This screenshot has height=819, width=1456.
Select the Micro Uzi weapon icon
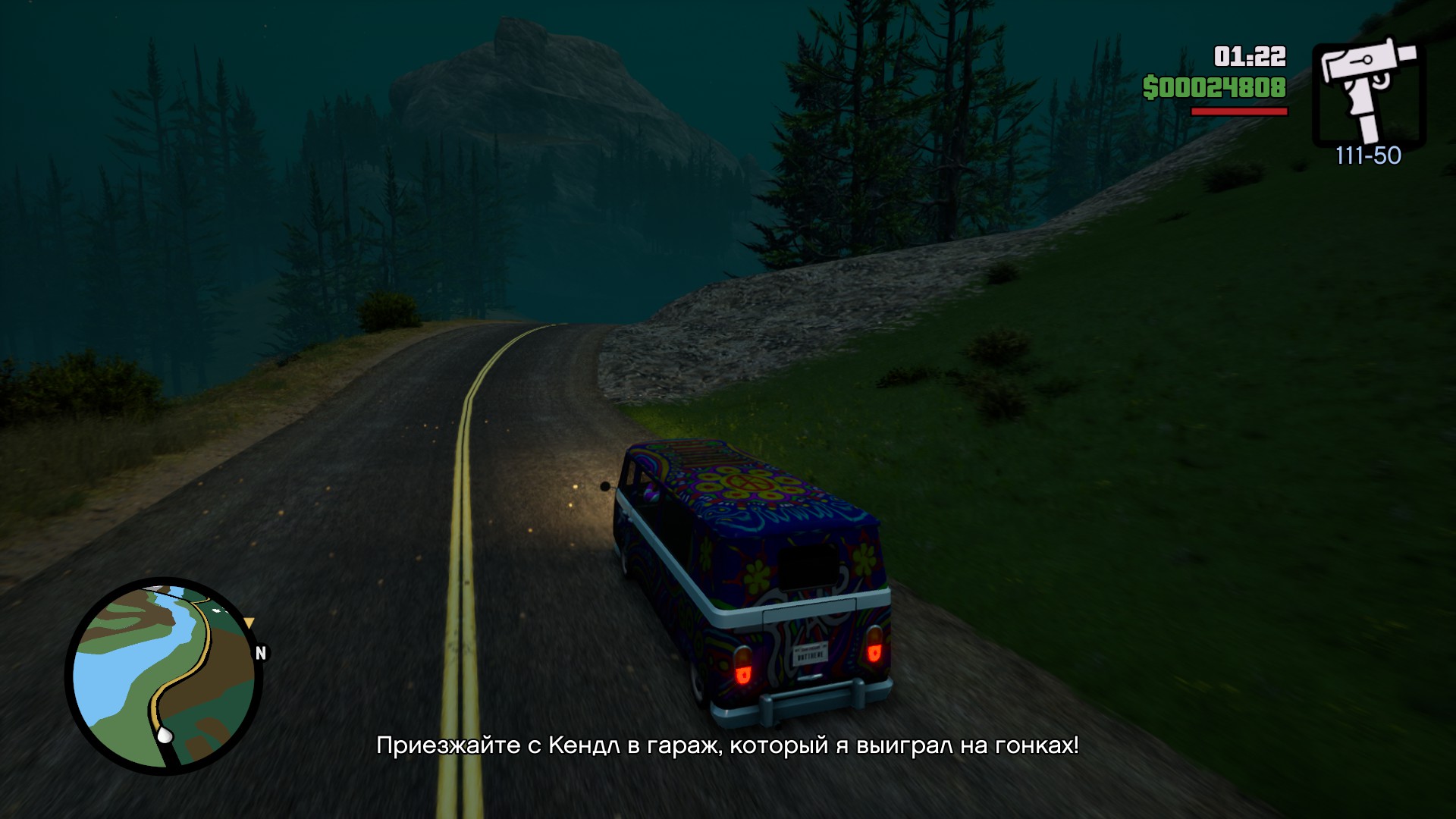pos(1368,89)
